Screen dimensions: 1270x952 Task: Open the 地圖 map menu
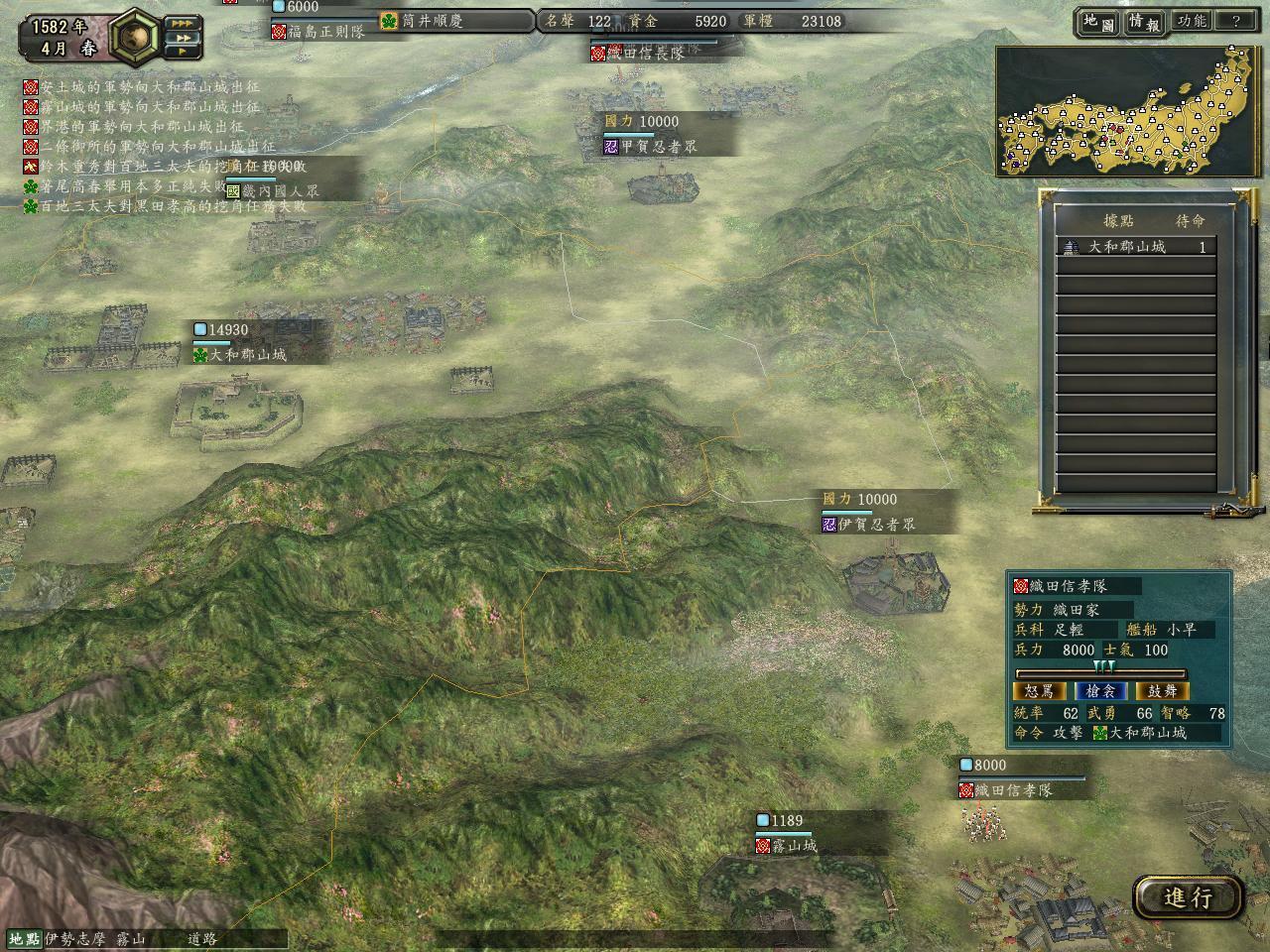click(x=1098, y=22)
